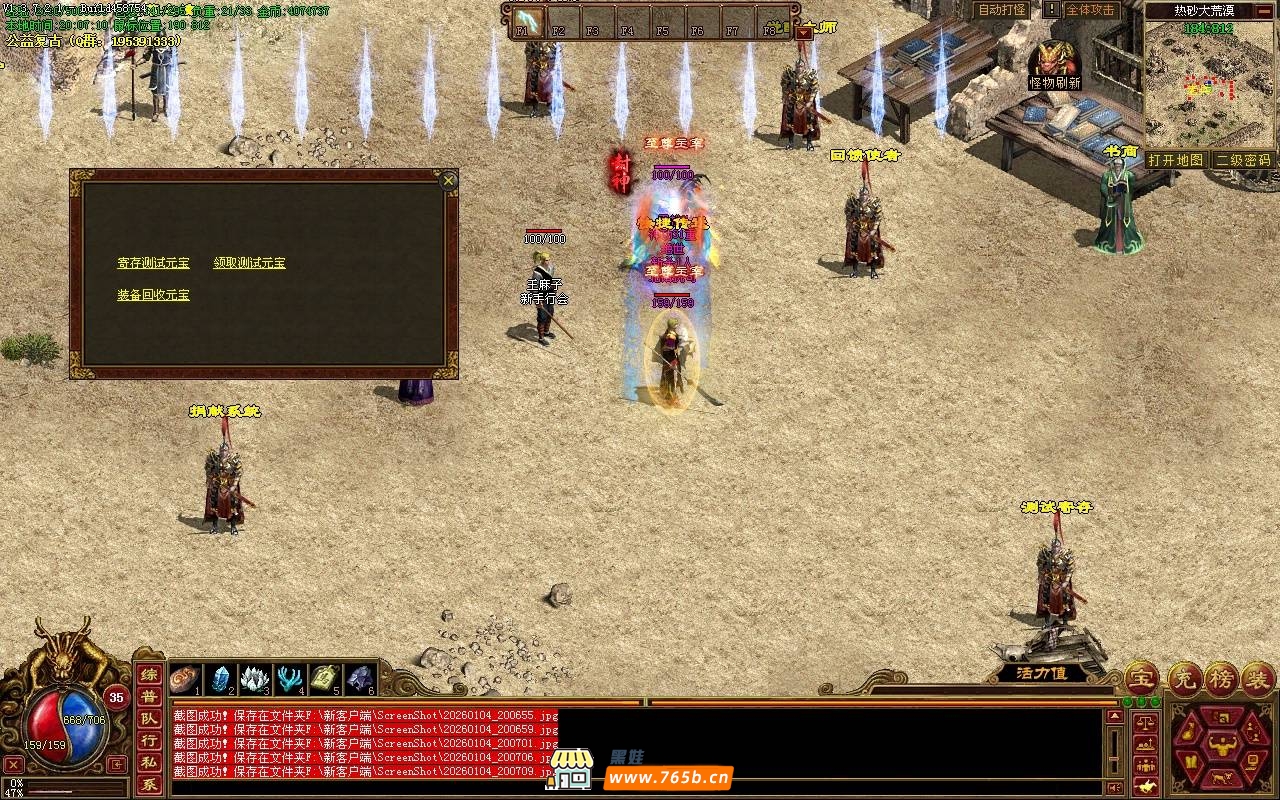Activate the F1 skill slot
Screen dimensions: 1280x800
coord(526,22)
